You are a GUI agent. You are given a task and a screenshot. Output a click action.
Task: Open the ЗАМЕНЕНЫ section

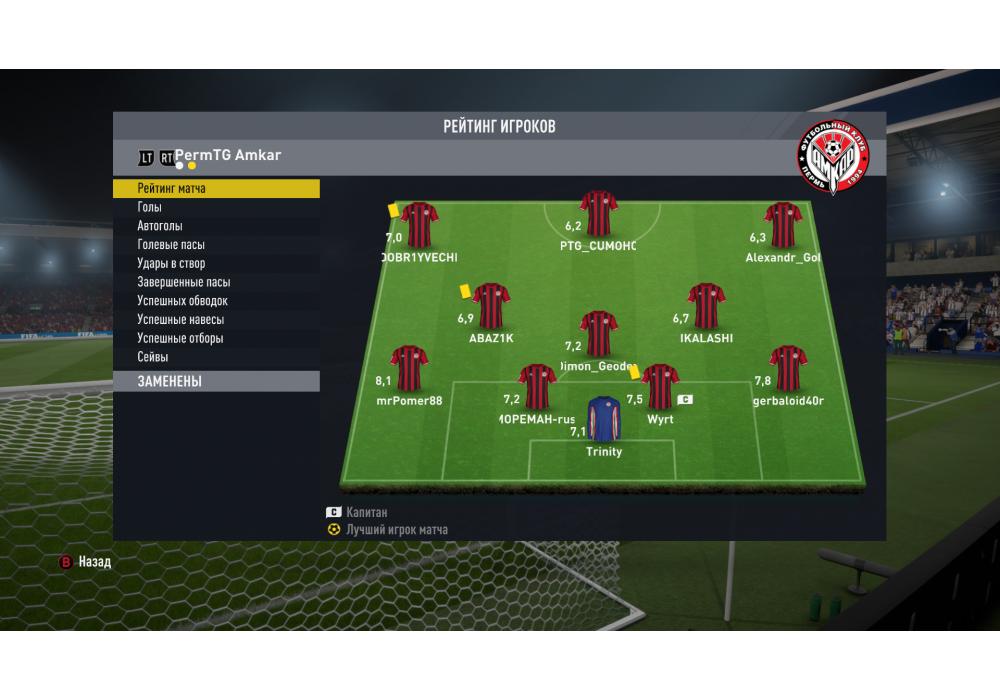(x=216, y=381)
